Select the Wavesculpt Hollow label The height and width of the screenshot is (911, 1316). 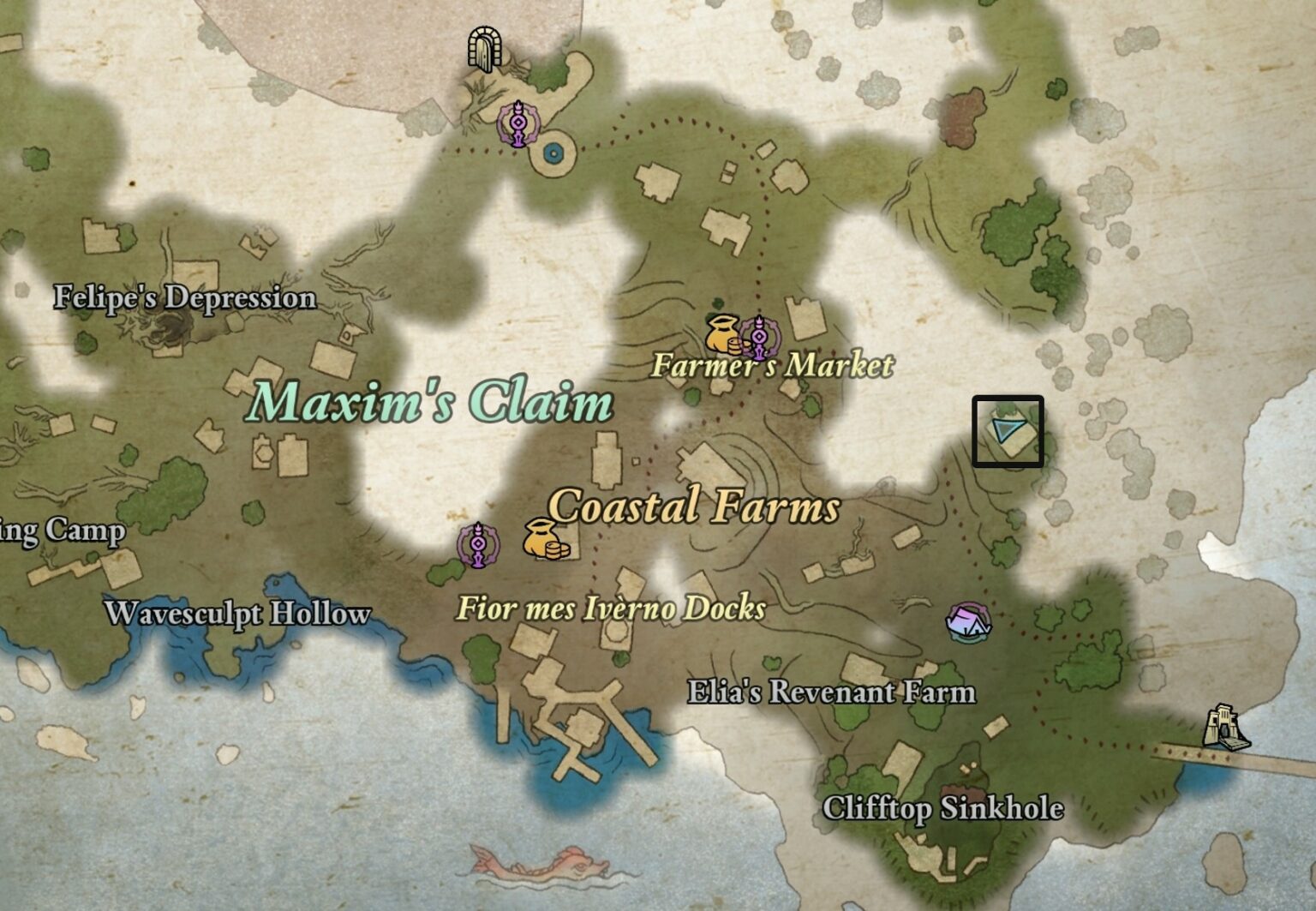[237, 614]
